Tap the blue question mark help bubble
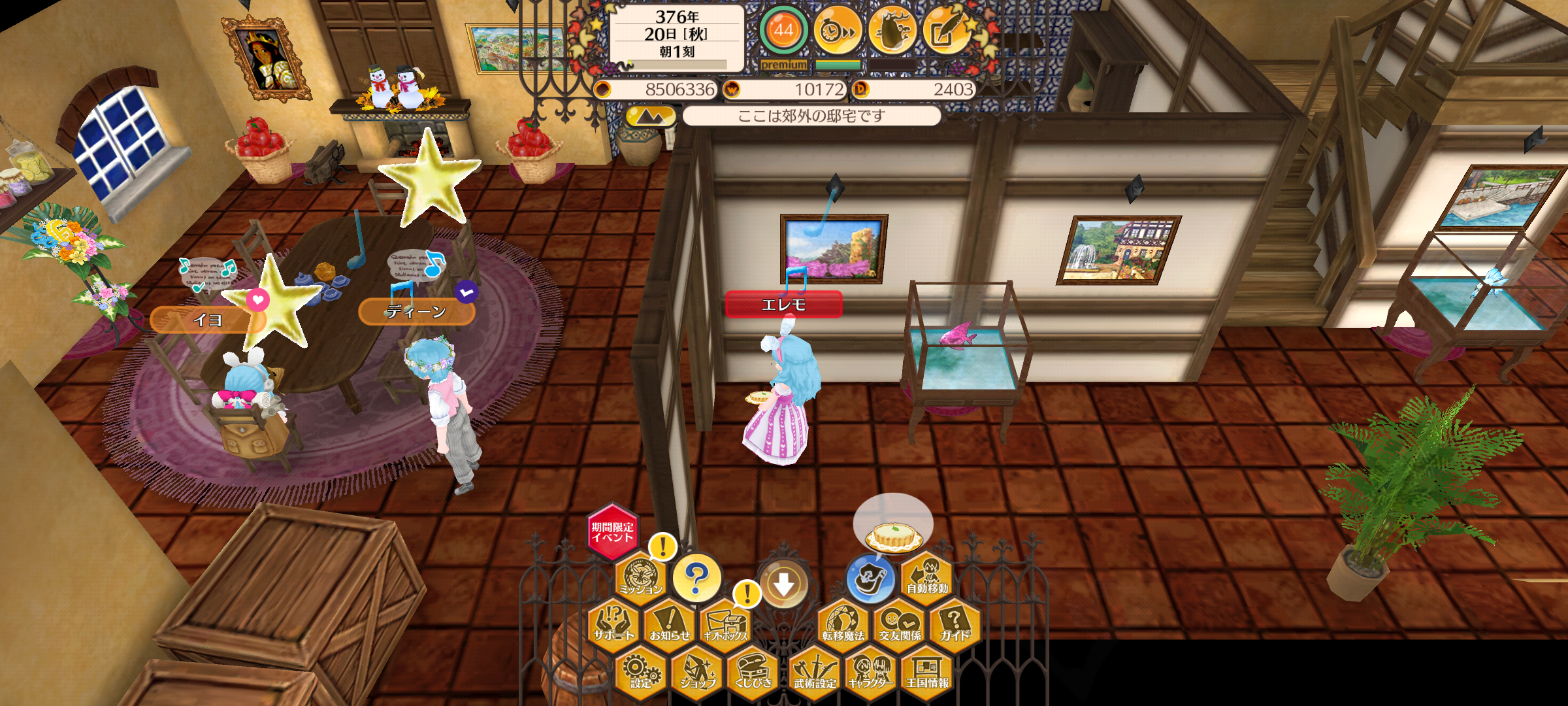The image size is (1568, 706). click(696, 578)
